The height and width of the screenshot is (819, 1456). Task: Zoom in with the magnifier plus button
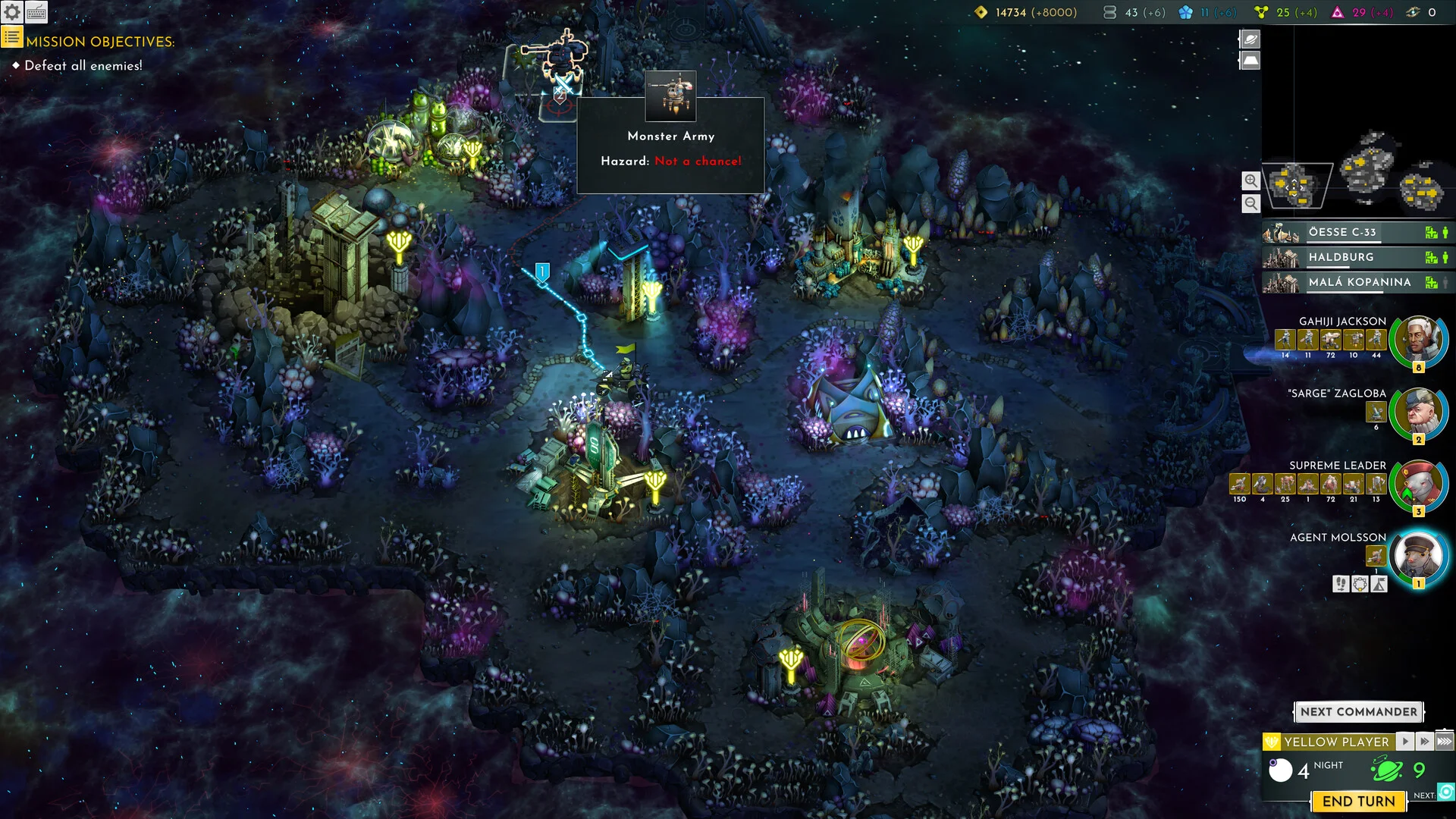(x=1251, y=180)
